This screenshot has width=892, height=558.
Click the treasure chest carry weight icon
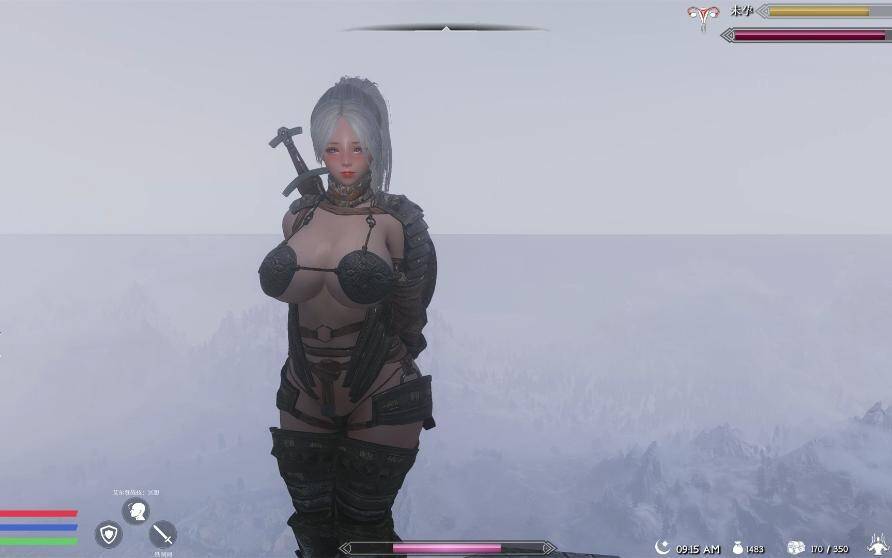(796, 547)
